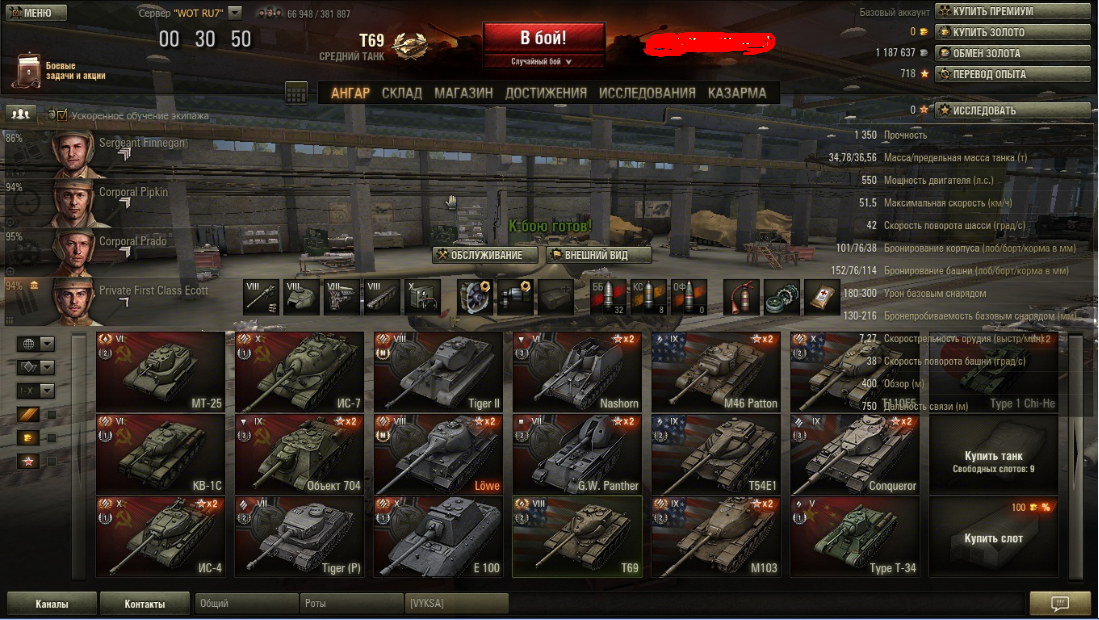Open ПЕРЕВОД ОПЫТА conversion
Viewport: 1099px width, 620px height.
1012,74
